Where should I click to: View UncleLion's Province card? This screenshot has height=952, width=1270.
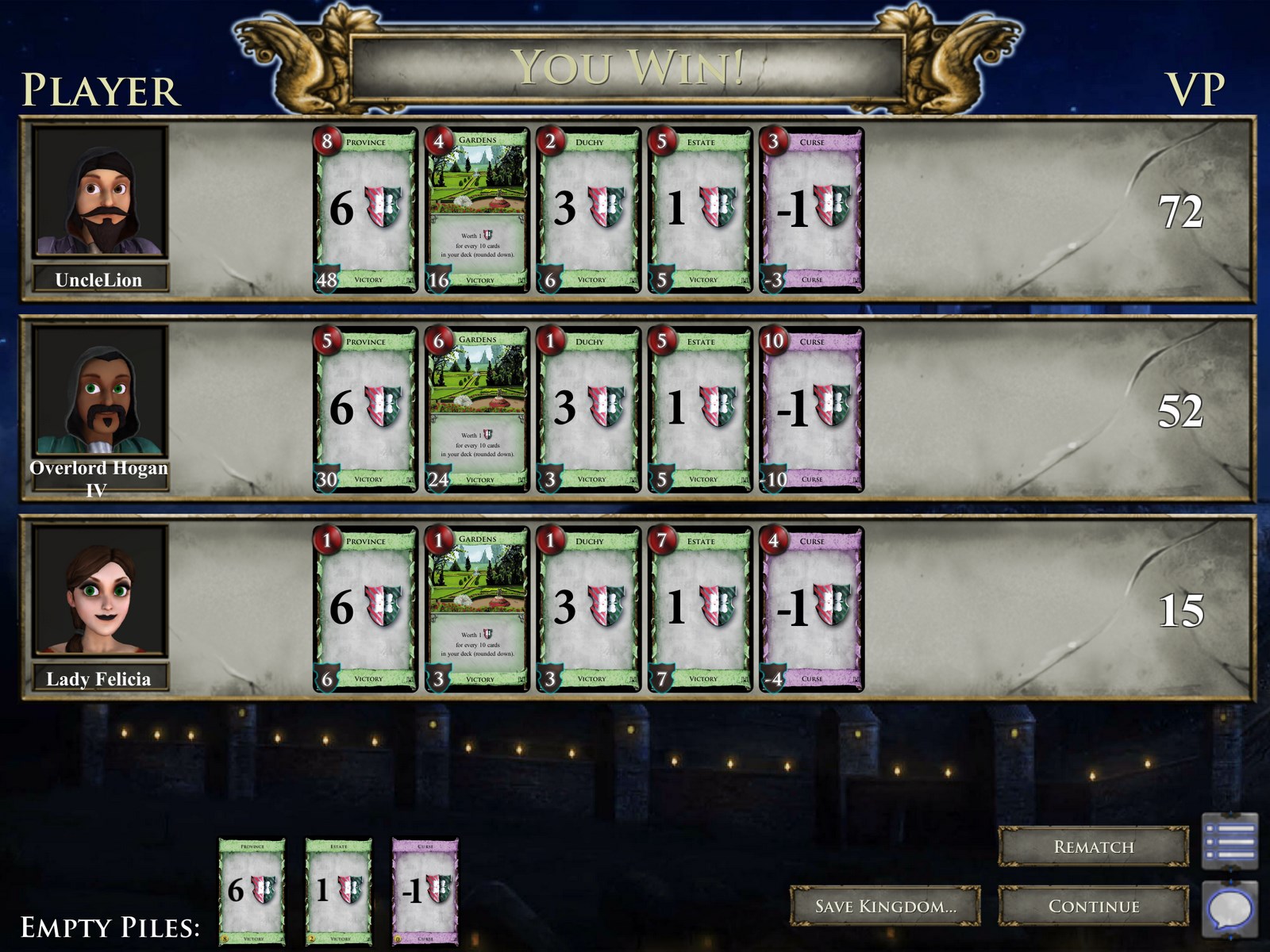coord(365,210)
